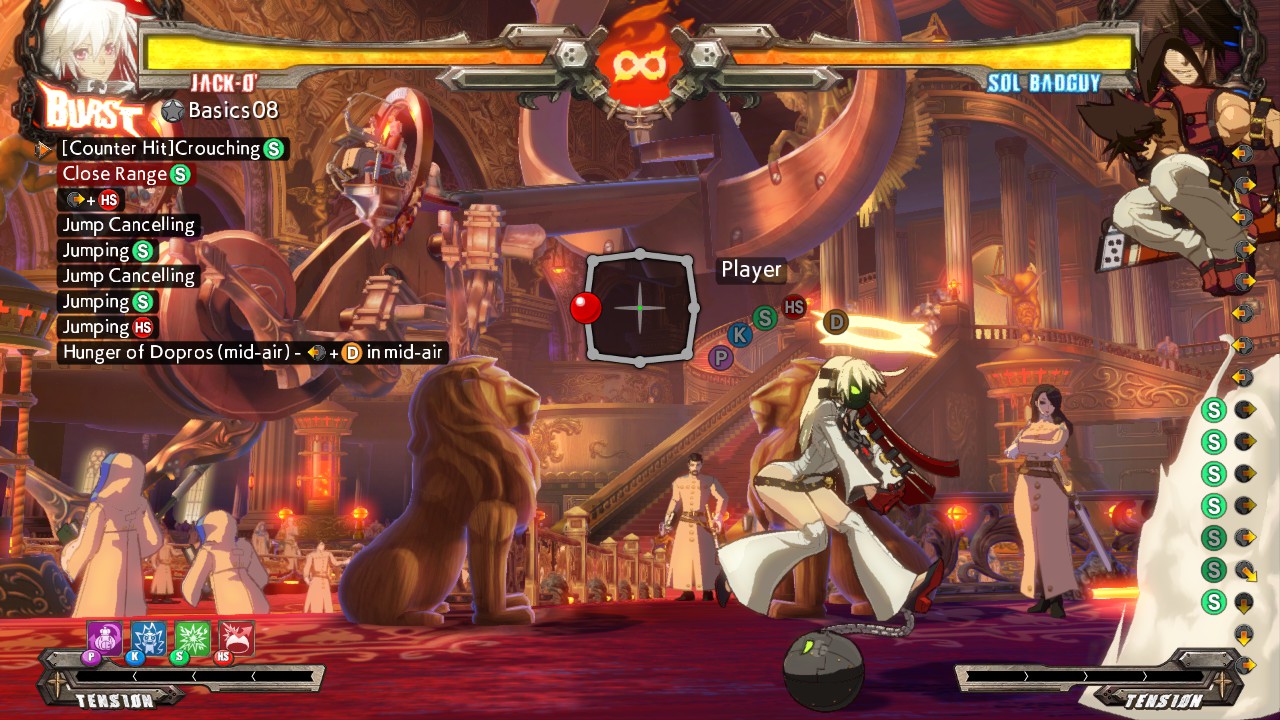Viewport: 1280px width, 720px height.
Task: Activate the purple crowned-bag P command icon
Action: click(x=105, y=638)
